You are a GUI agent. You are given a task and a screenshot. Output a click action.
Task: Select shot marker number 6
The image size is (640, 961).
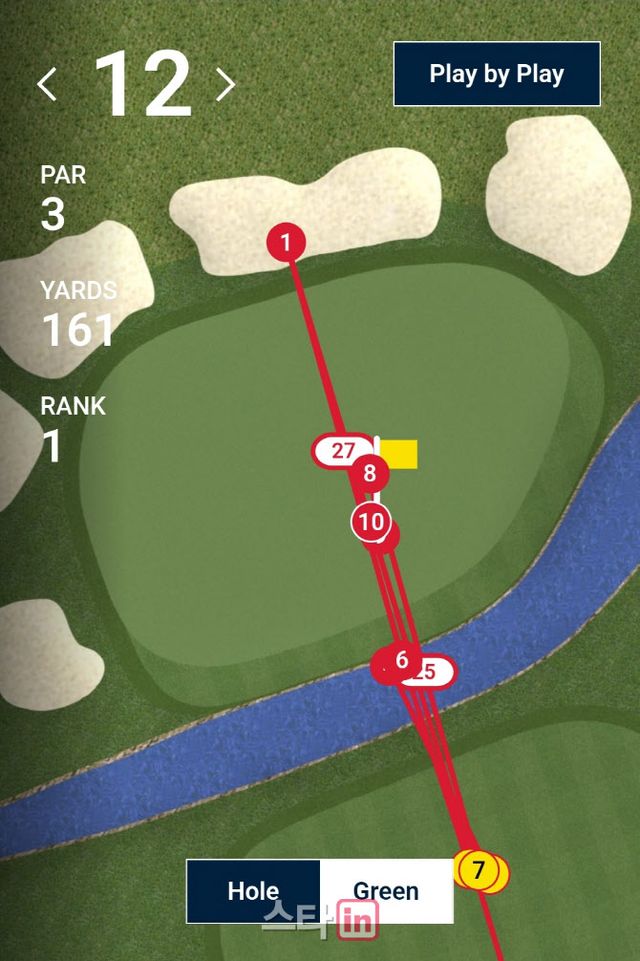coord(401,660)
